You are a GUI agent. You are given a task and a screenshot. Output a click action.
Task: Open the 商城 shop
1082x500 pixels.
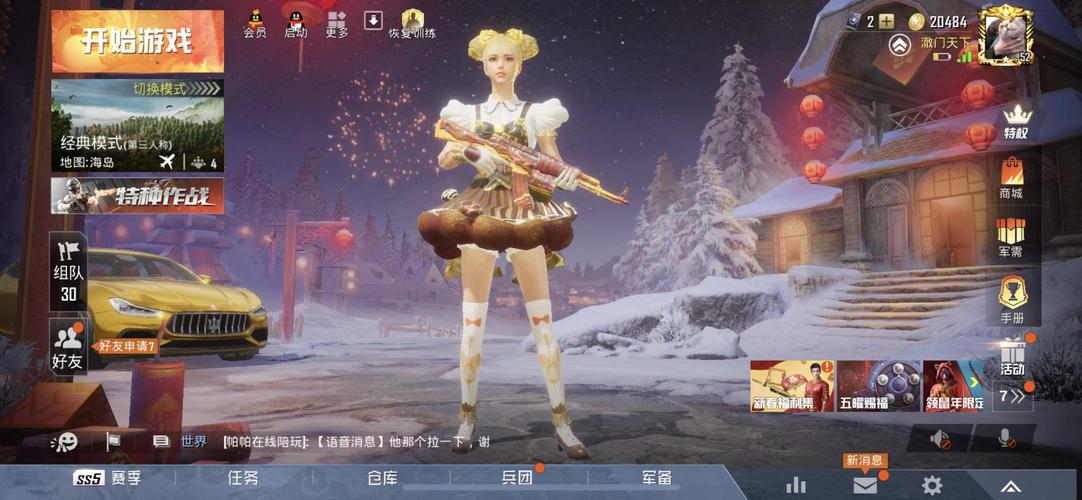pos(1012,178)
